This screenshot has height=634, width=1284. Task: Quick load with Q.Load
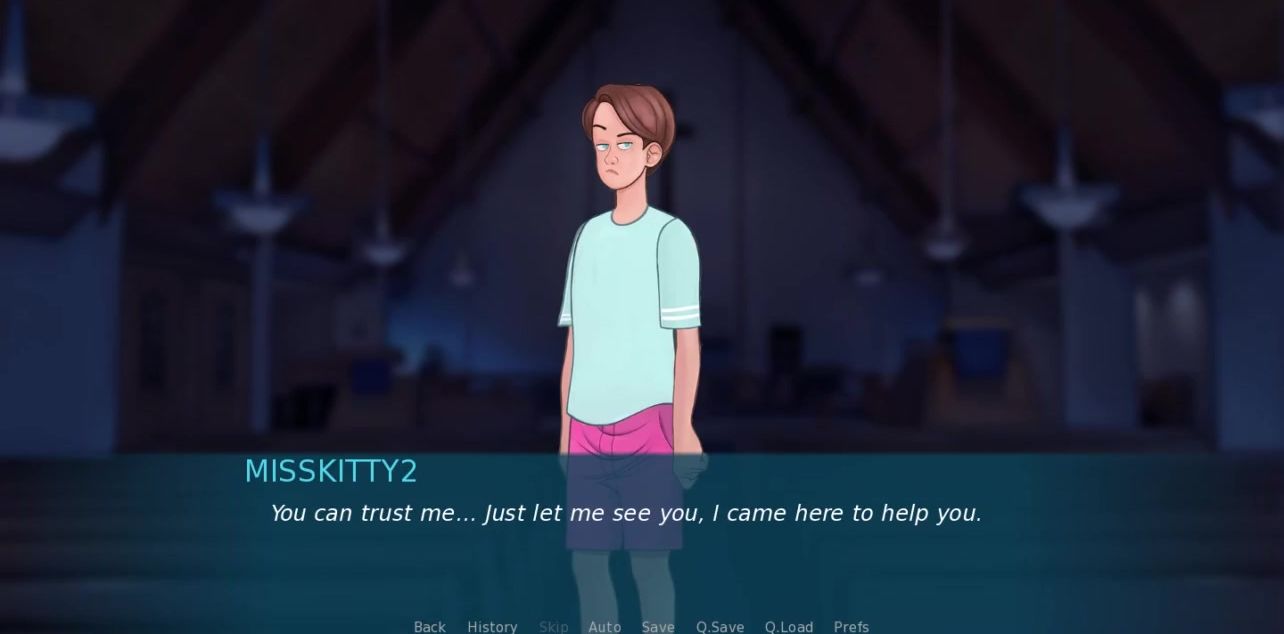click(789, 626)
